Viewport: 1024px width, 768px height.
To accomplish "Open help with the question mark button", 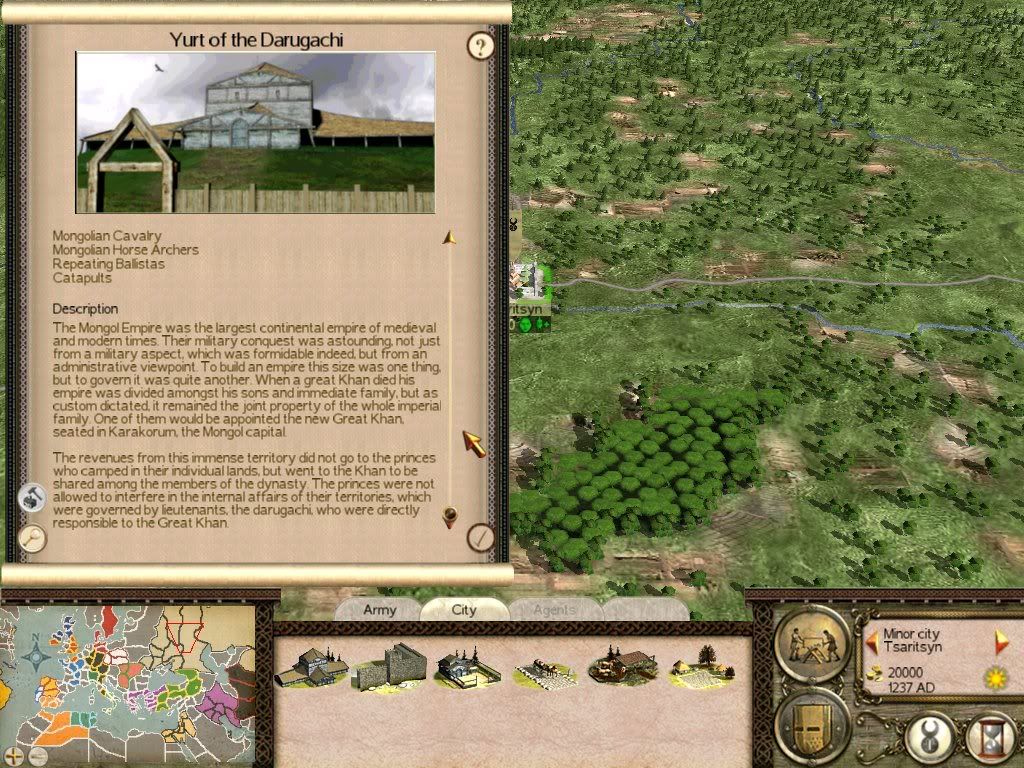I will (x=482, y=45).
